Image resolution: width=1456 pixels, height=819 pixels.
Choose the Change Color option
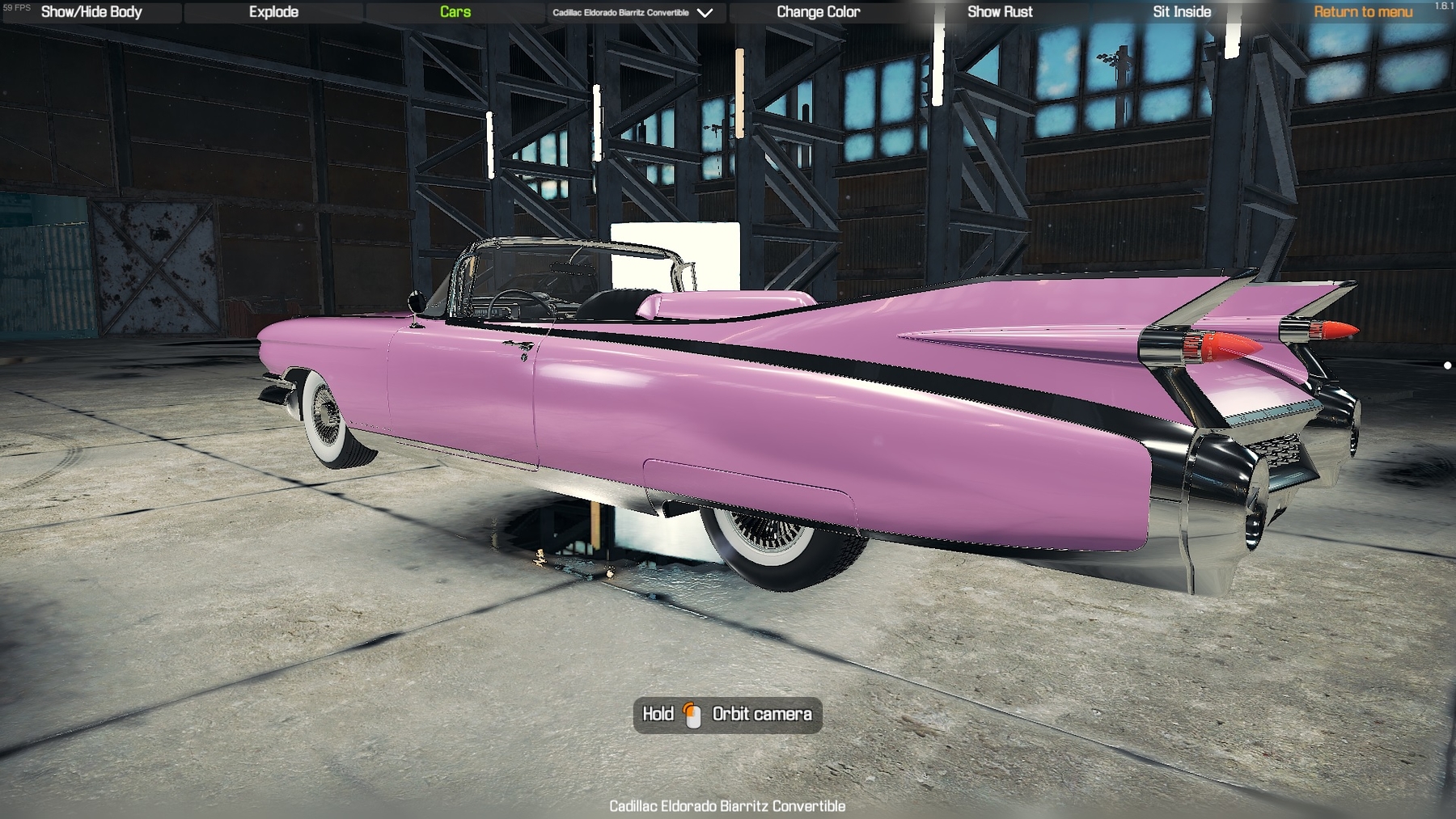[818, 12]
